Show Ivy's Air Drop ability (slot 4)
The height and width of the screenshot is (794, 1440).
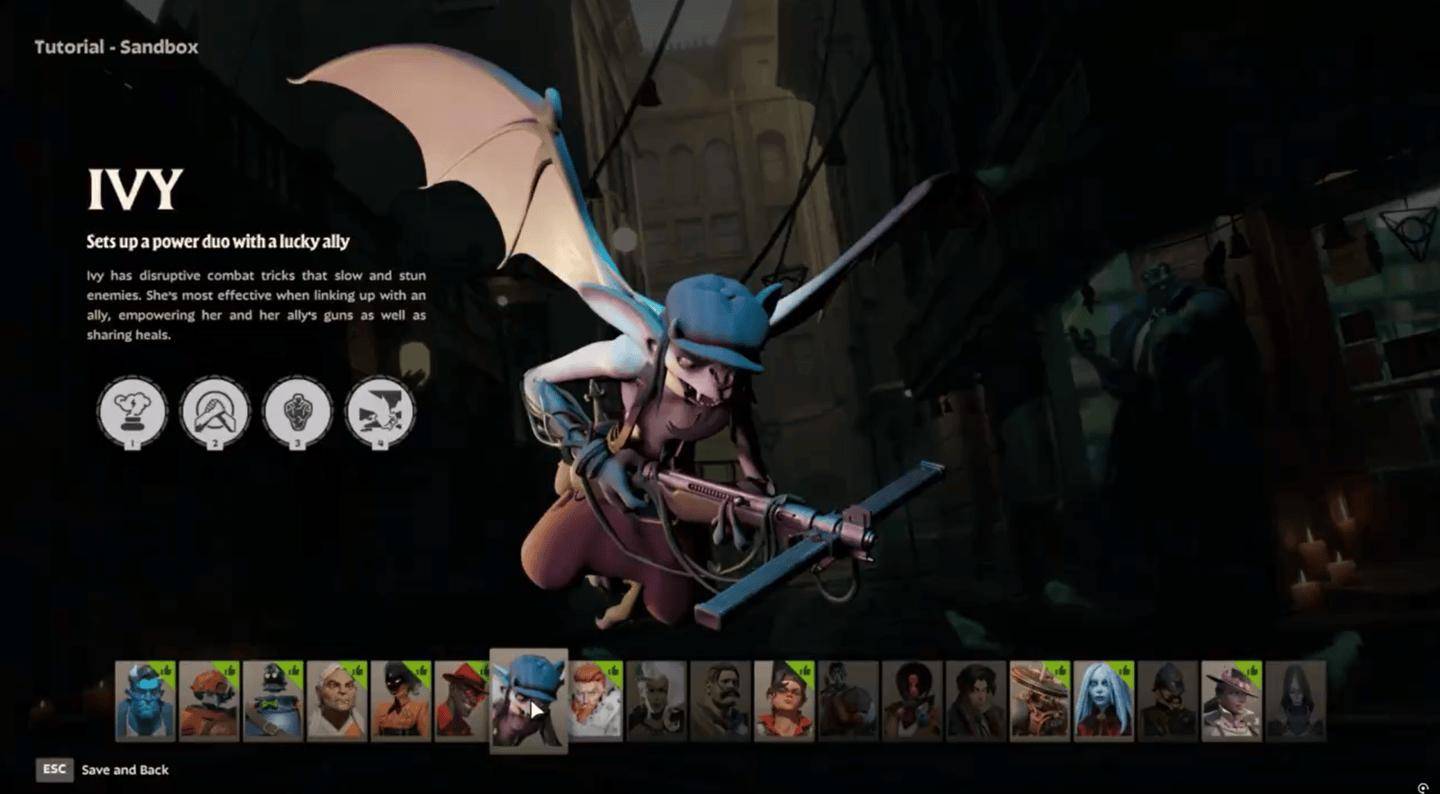[380, 410]
